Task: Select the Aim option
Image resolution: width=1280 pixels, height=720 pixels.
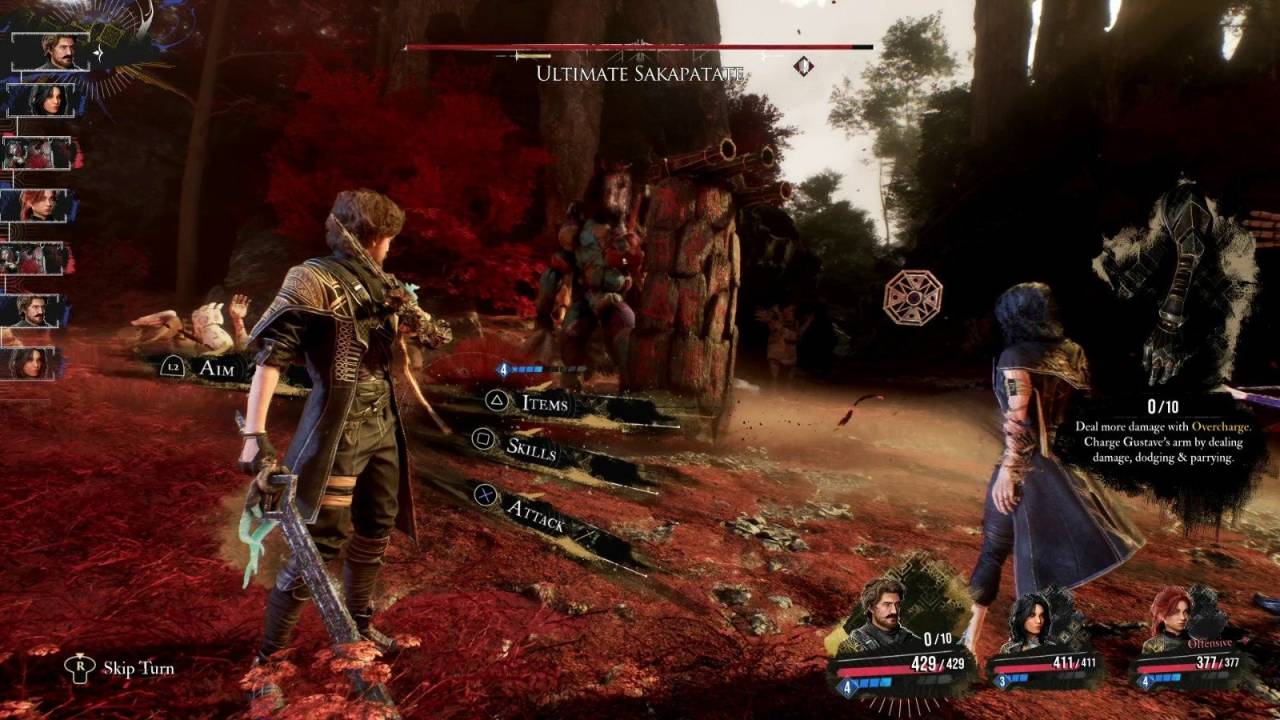Action: (x=216, y=368)
